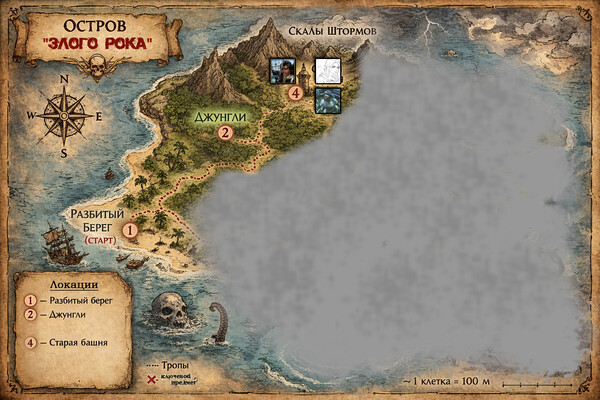Select the teal armored creature token
The height and width of the screenshot is (400, 600).
coord(328,99)
